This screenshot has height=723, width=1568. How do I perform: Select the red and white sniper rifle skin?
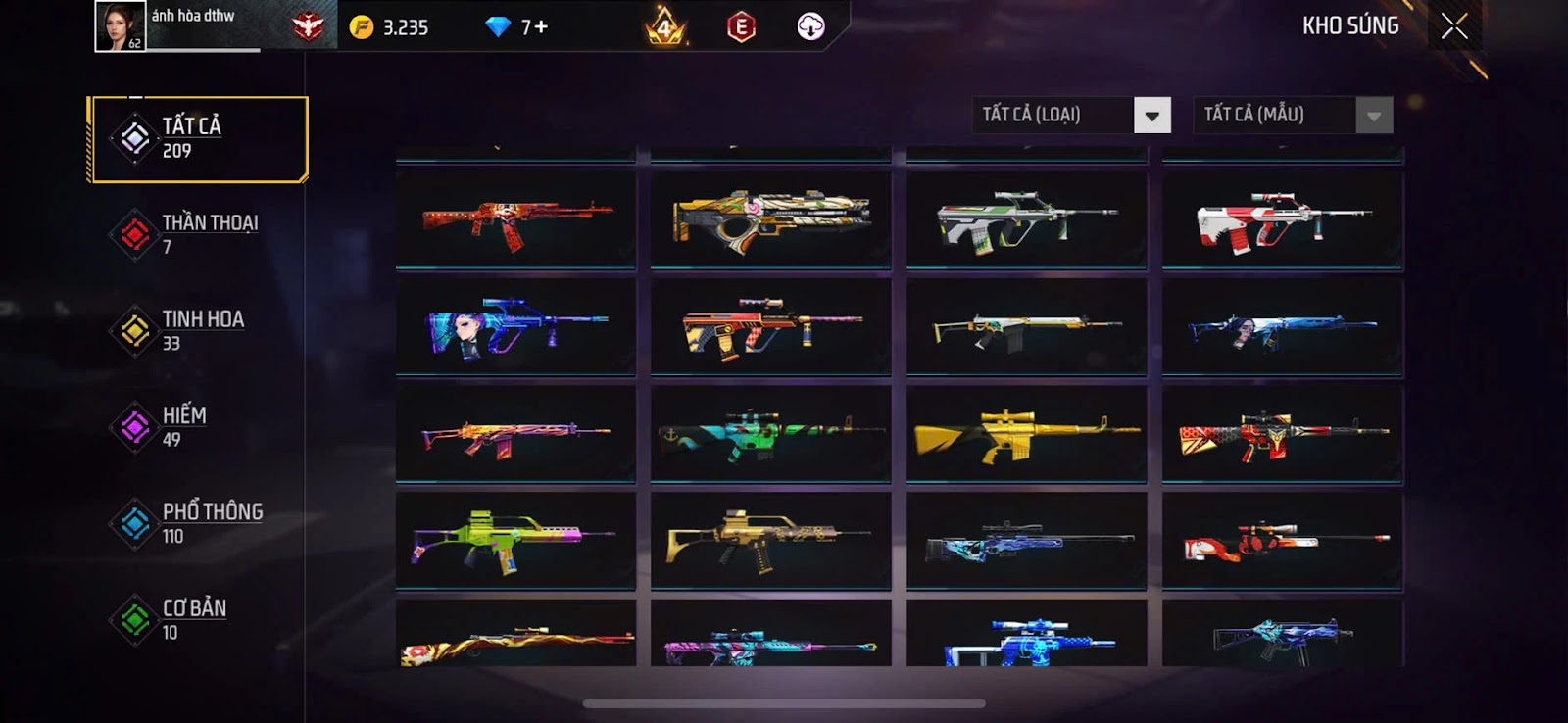point(1282,540)
